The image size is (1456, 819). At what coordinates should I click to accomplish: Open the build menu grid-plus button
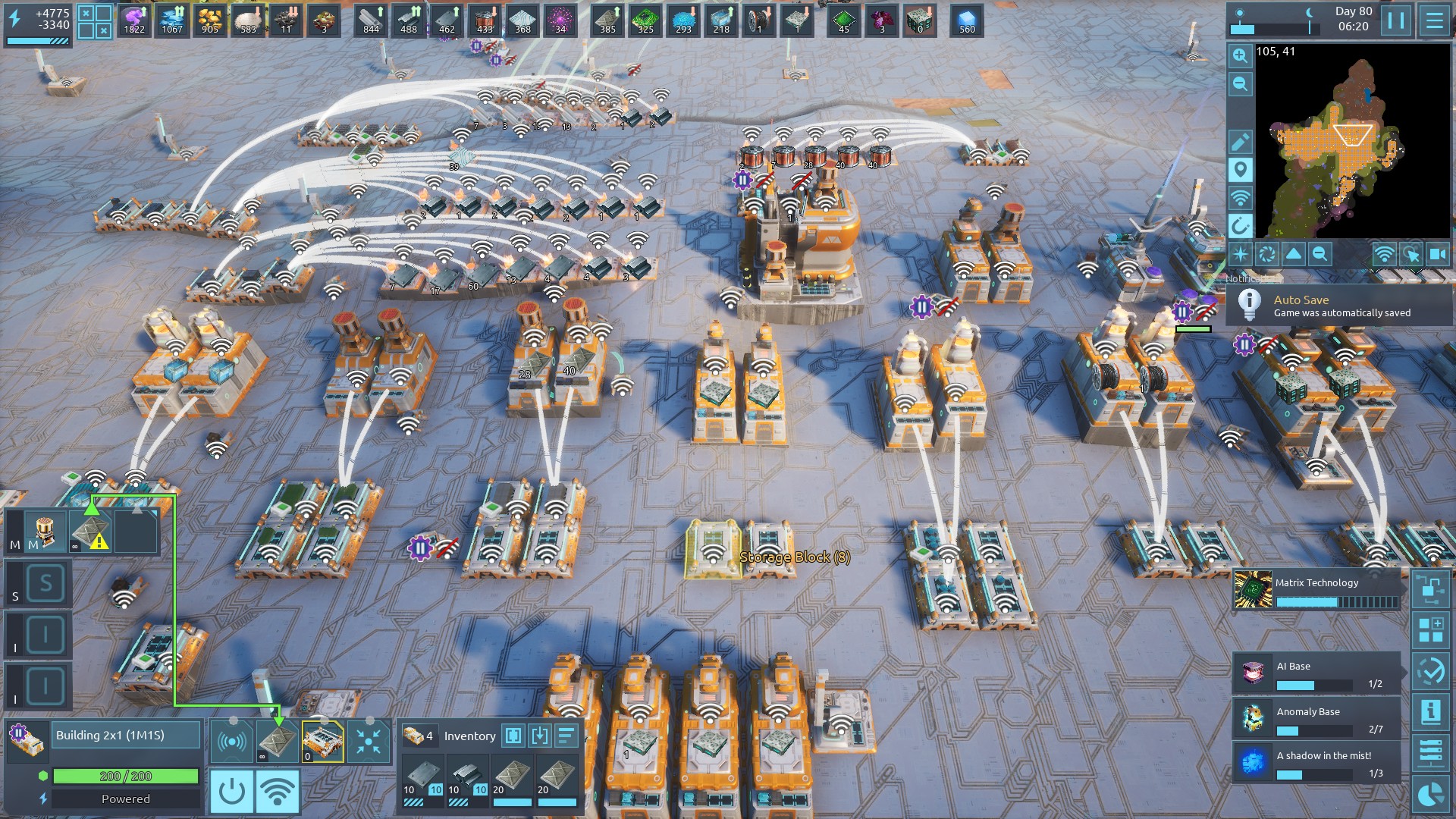pos(1431,630)
